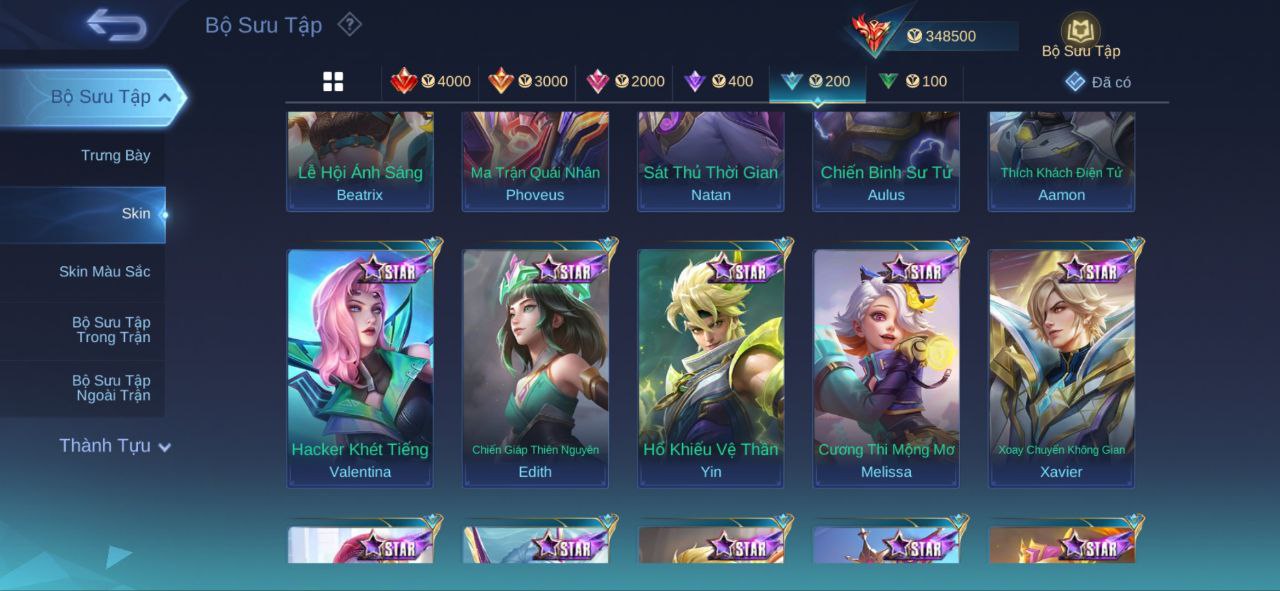The image size is (1280, 591).
Task: Expand the Thành Tựu section
Action: (114, 446)
